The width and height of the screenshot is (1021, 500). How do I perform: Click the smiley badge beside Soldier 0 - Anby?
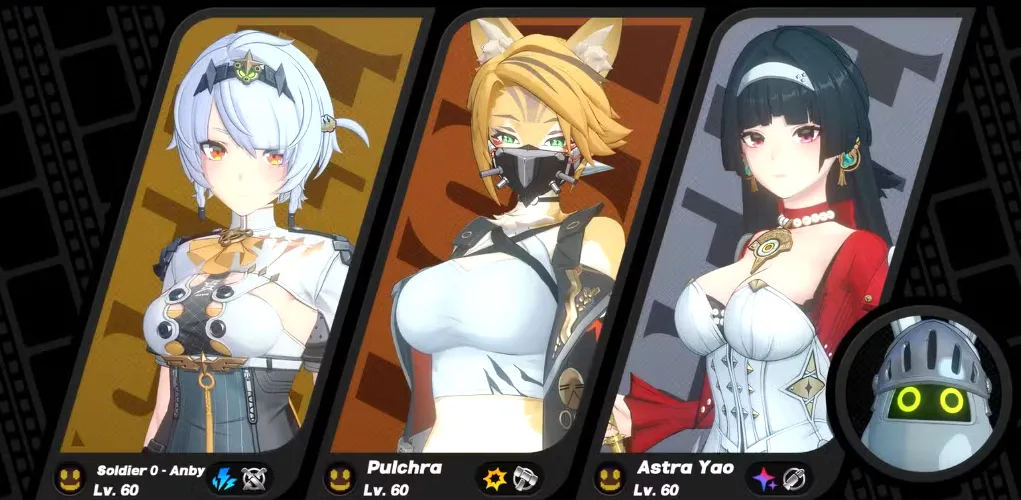point(69,477)
